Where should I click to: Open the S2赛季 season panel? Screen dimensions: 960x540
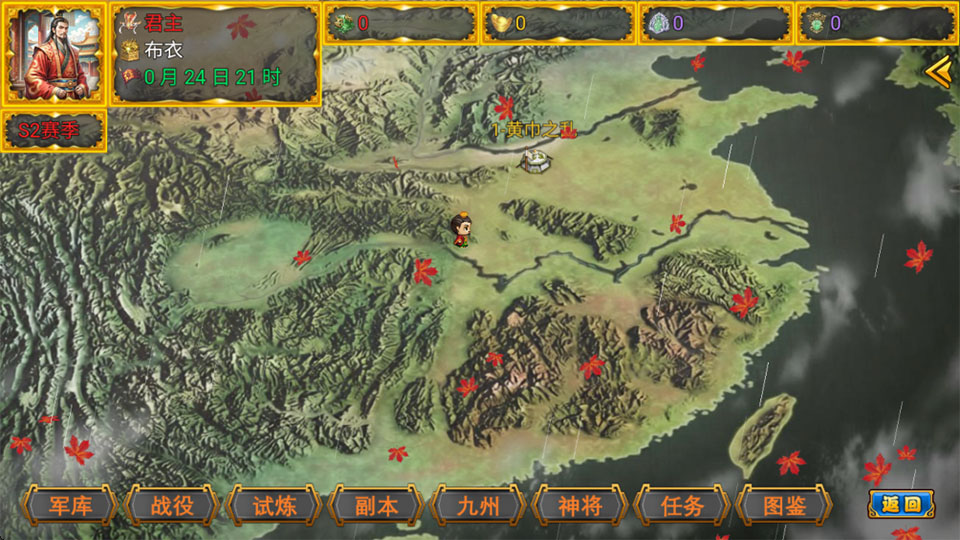click(x=54, y=131)
